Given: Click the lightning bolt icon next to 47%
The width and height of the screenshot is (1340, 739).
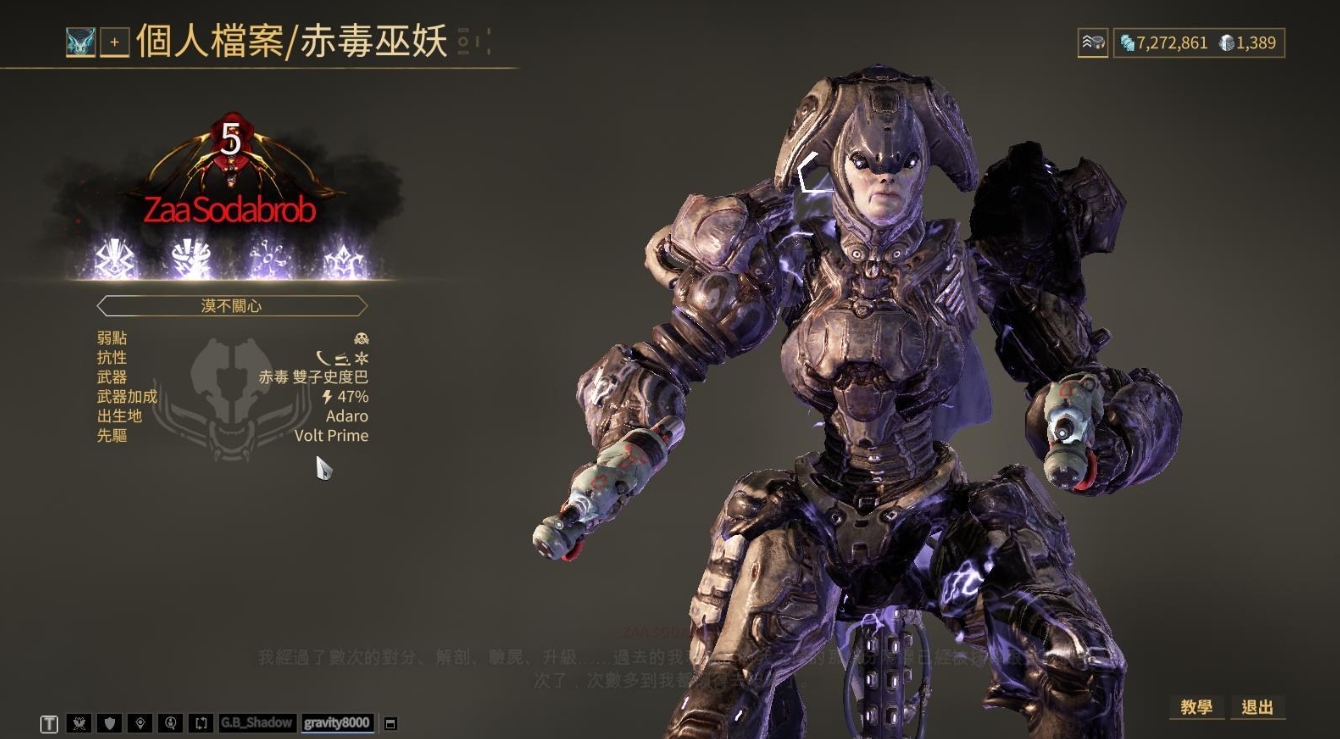Looking at the screenshot, I should pyautogui.click(x=329, y=396).
